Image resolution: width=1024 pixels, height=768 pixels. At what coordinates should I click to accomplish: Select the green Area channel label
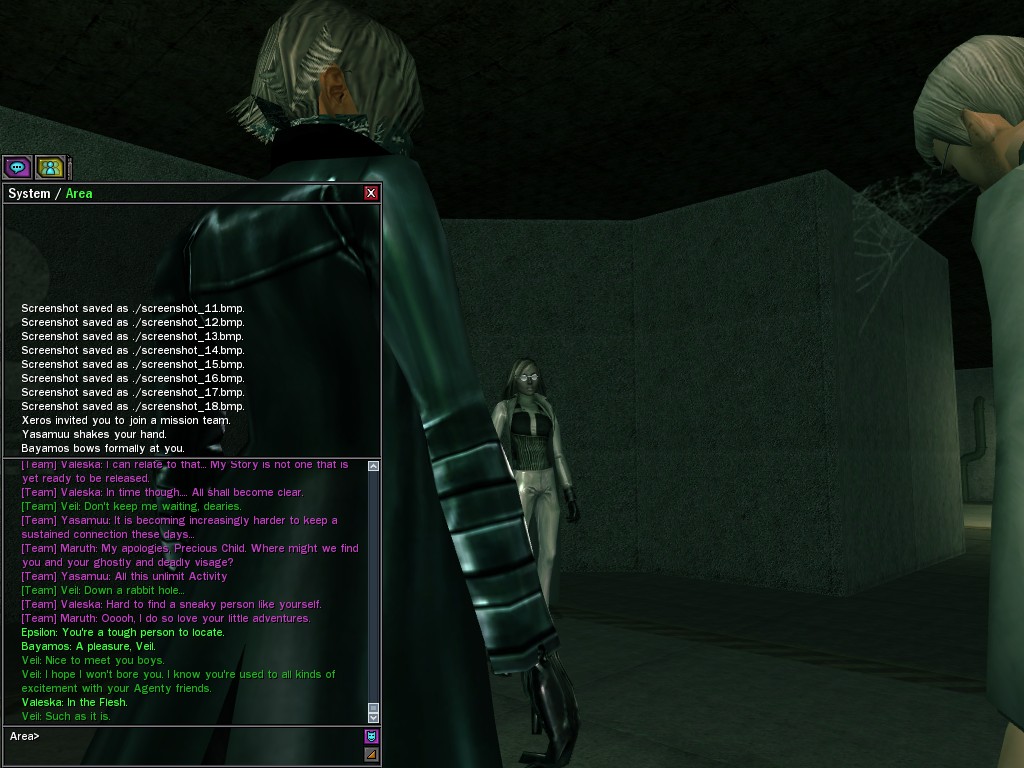click(x=79, y=193)
